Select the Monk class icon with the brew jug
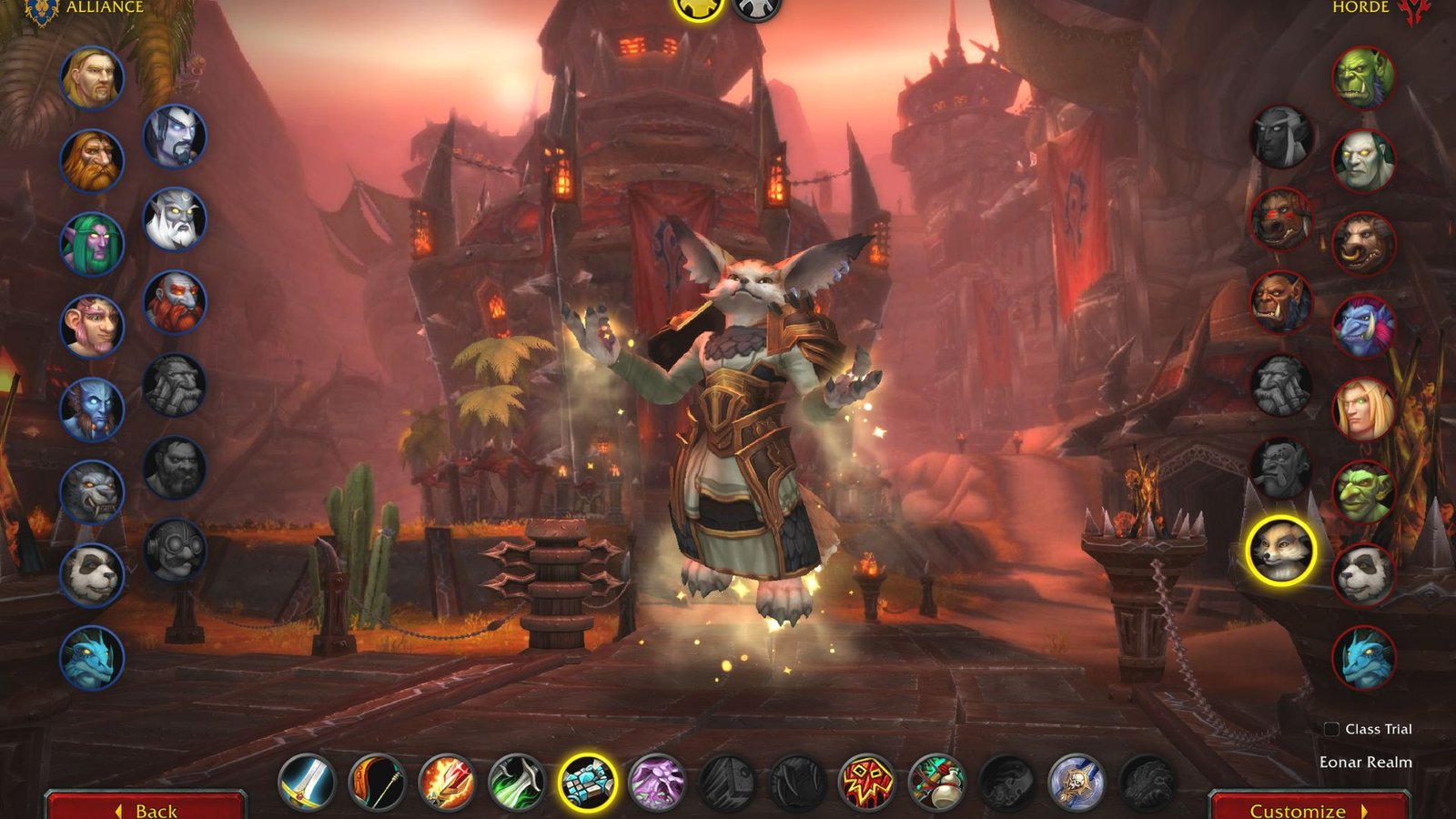This screenshot has height=819, width=1456. [x=937, y=784]
